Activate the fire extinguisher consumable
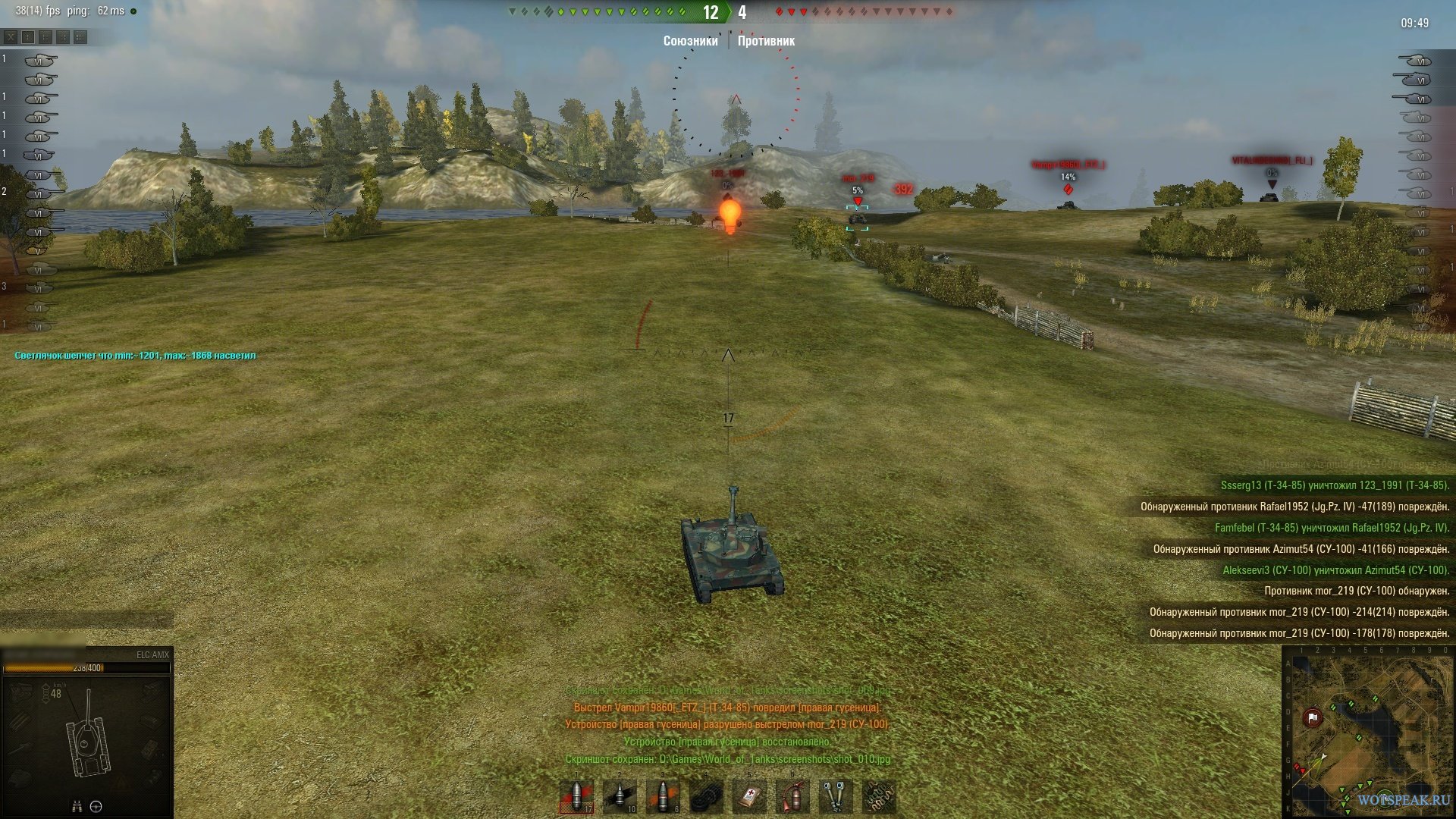Image resolution: width=1456 pixels, height=819 pixels. pyautogui.click(x=792, y=796)
